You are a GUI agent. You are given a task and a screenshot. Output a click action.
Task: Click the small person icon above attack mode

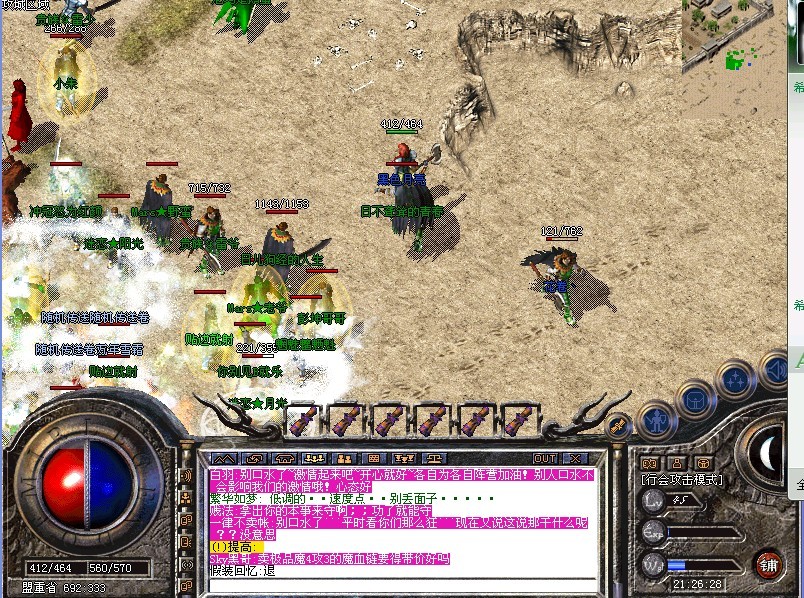coord(676,463)
